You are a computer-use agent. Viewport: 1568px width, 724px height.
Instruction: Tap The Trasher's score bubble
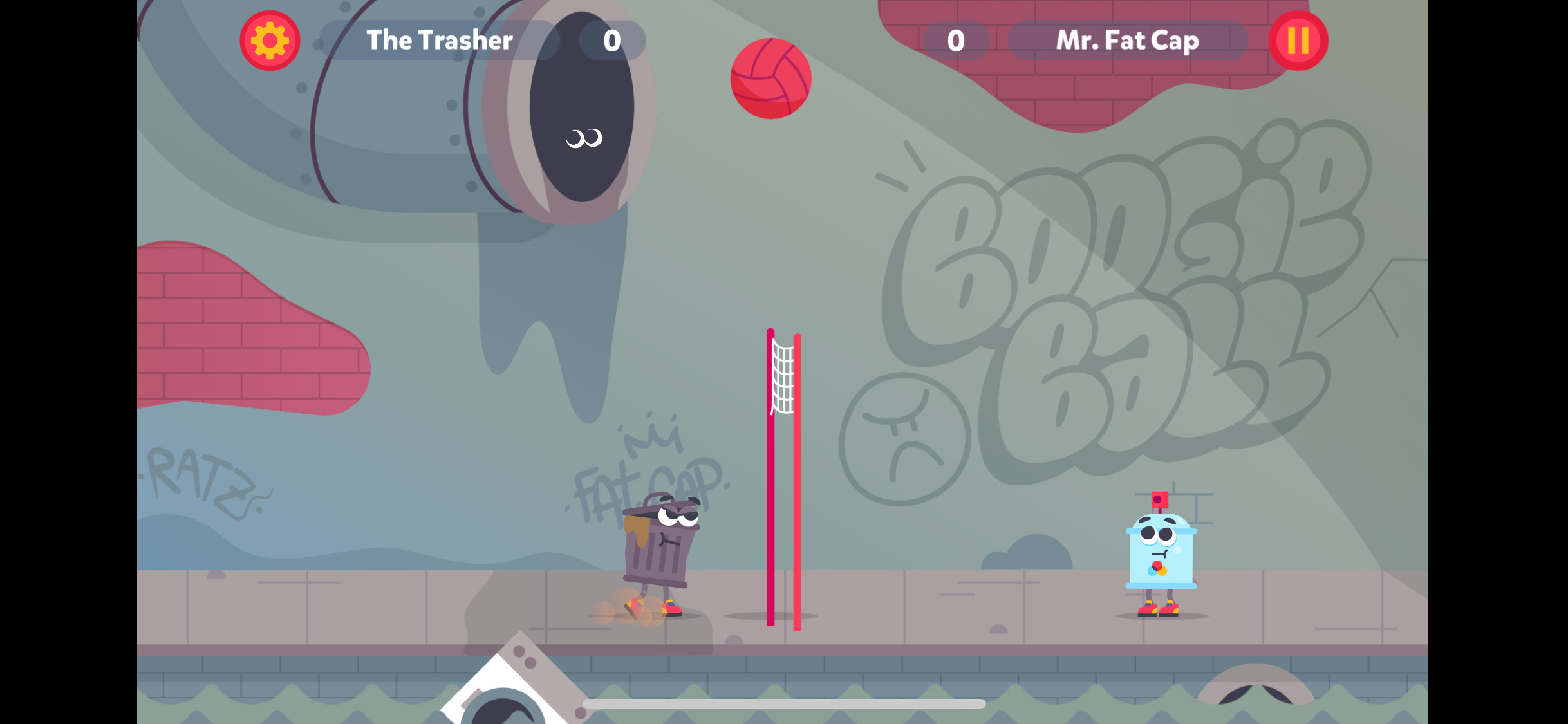pyautogui.click(x=610, y=40)
